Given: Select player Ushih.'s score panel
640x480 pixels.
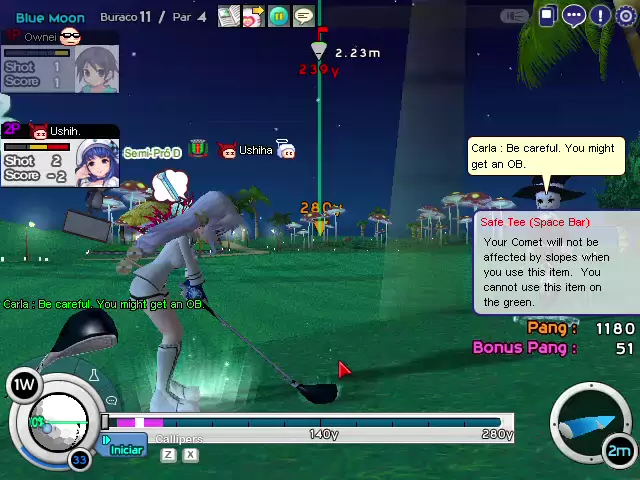Looking at the screenshot, I should click(x=60, y=156).
